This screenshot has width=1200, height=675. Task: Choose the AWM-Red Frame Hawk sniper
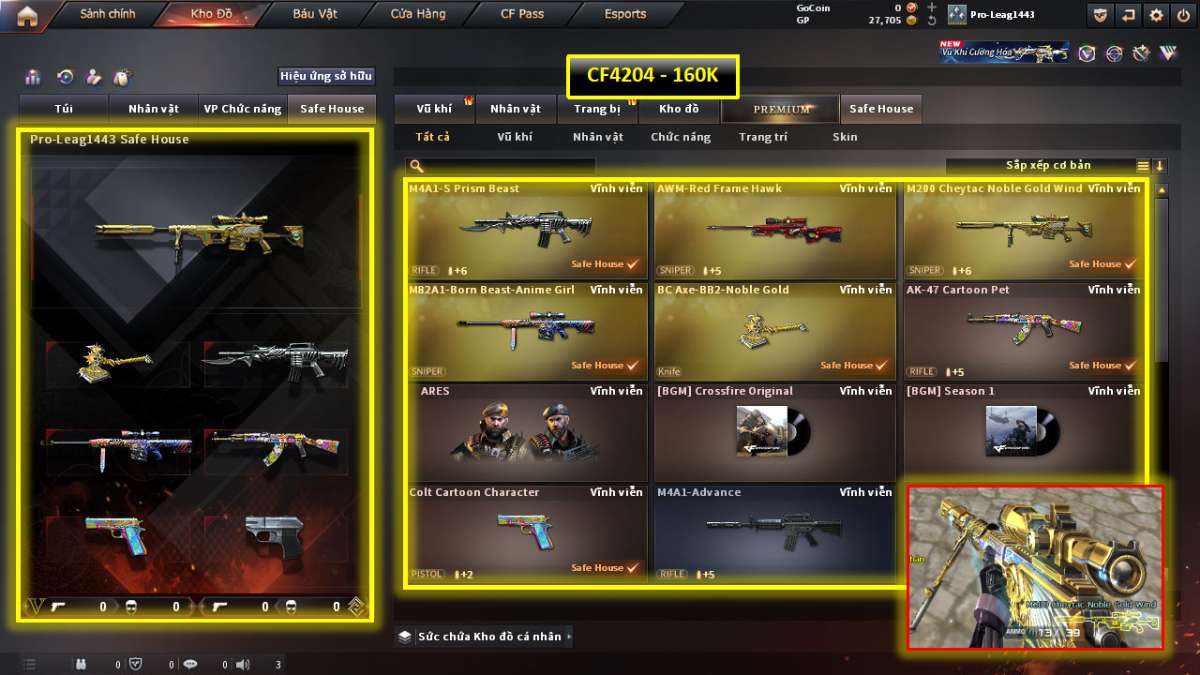(775, 230)
